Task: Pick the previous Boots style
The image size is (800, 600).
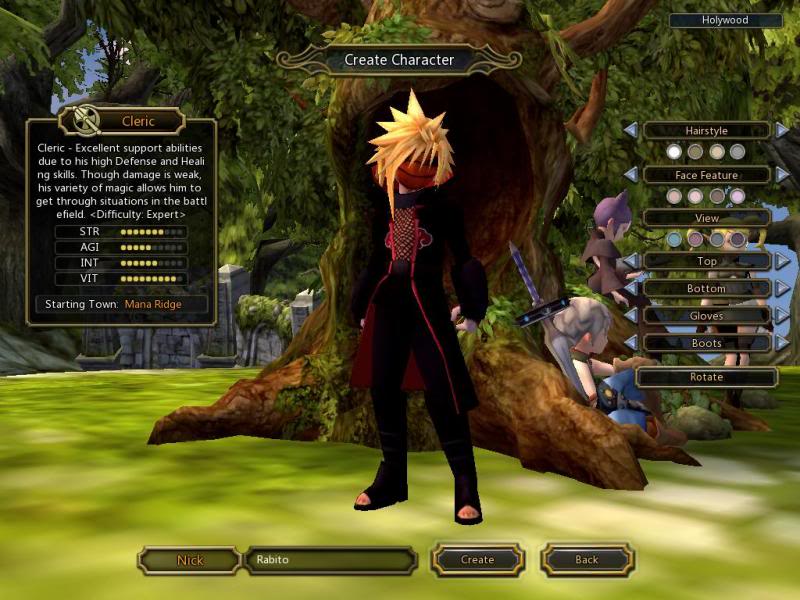Action: pos(630,343)
